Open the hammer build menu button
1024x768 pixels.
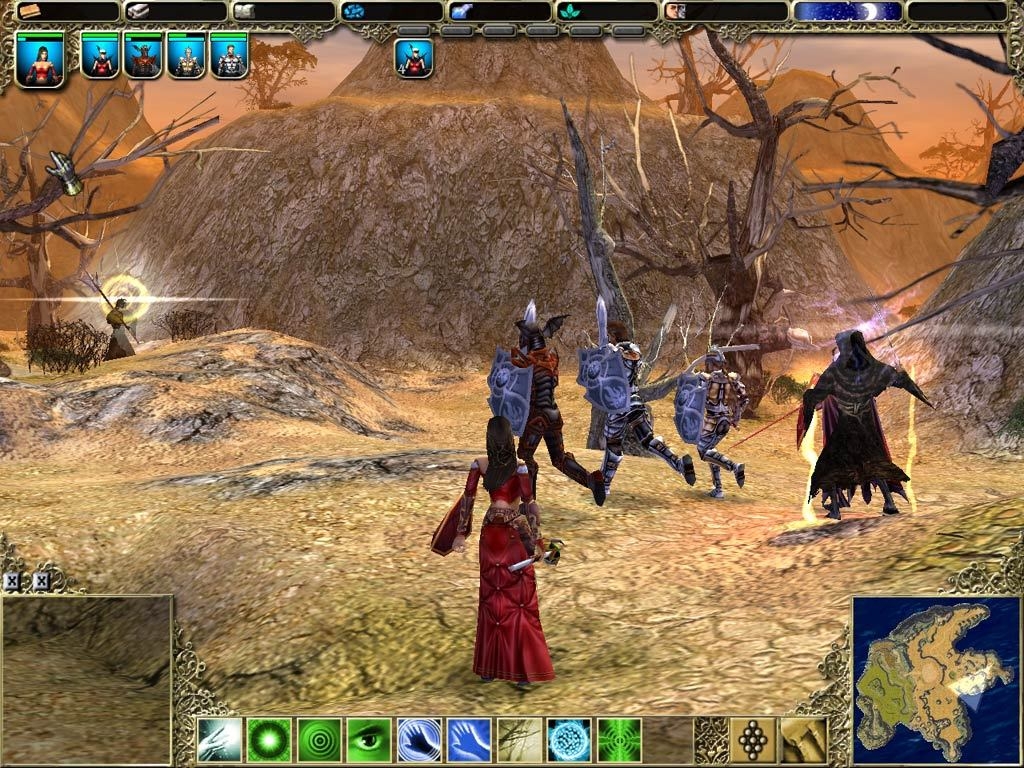point(803,740)
